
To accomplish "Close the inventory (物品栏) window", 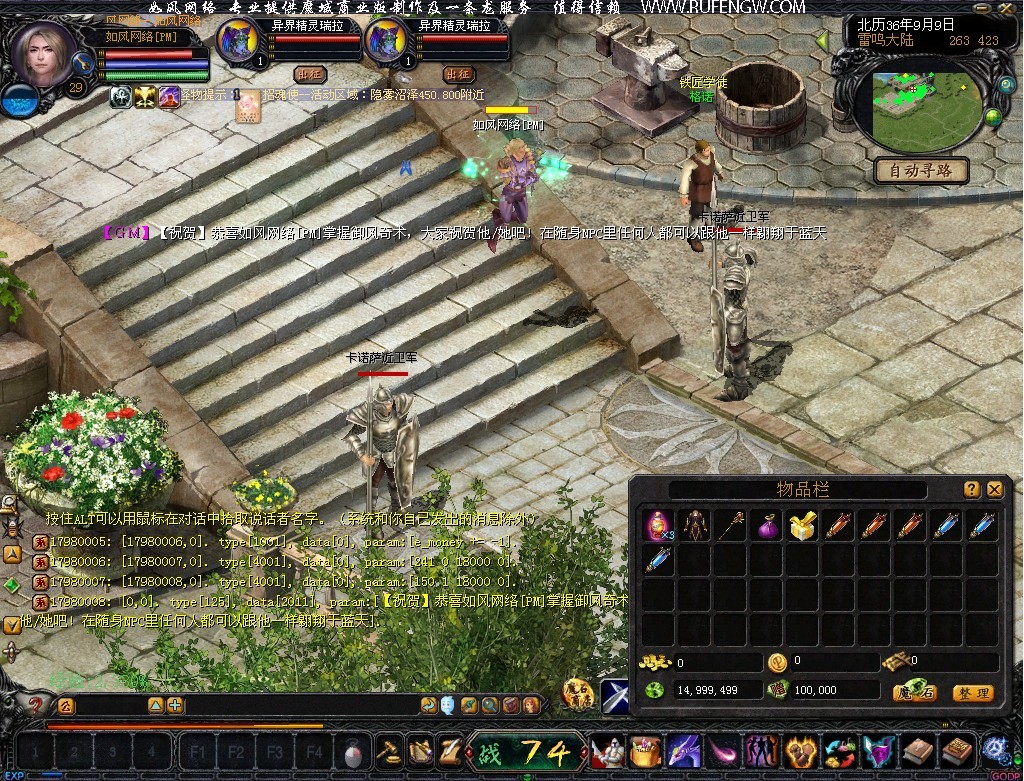I will click(x=994, y=489).
